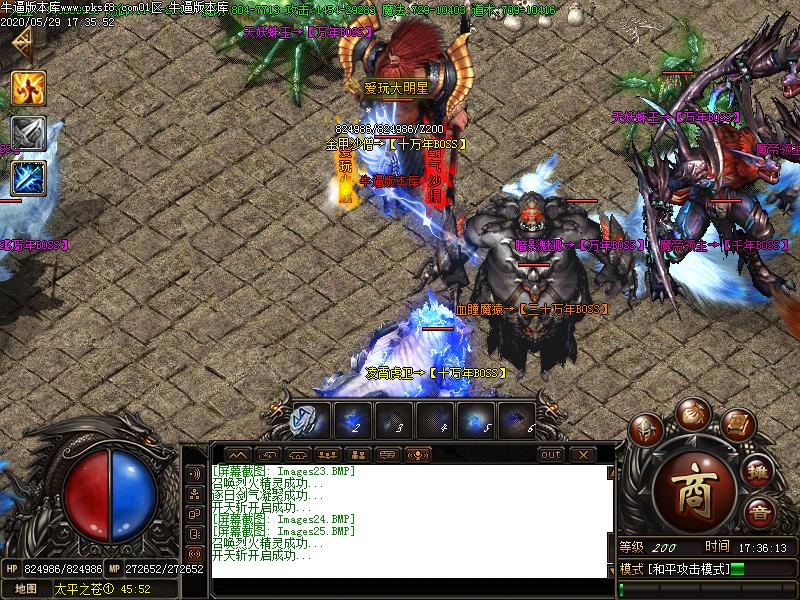800x600 pixels.
Task: Click the chat box message area
Action: click(x=410, y=520)
